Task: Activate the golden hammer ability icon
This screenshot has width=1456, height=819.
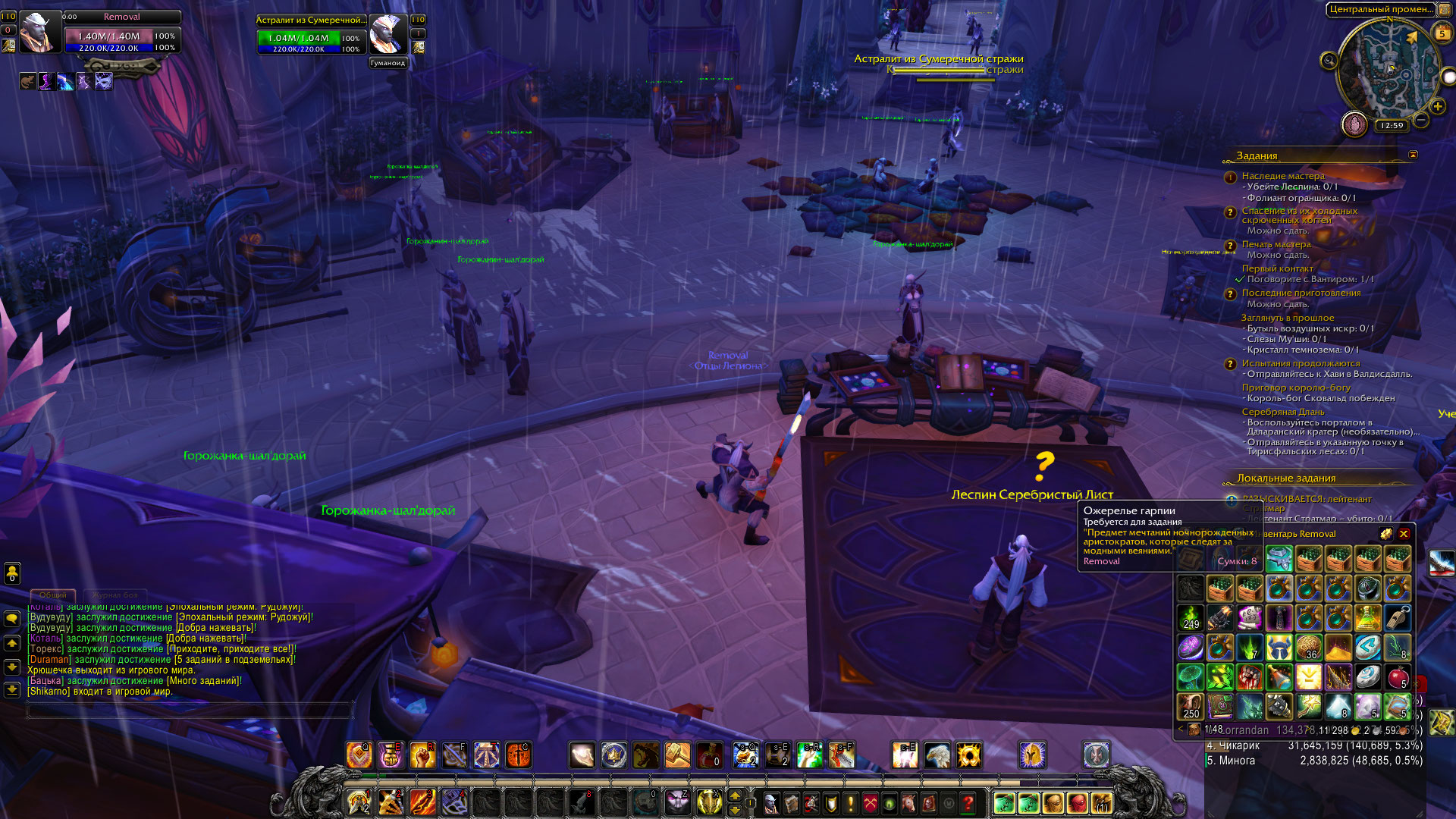Action: pyautogui.click(x=677, y=755)
